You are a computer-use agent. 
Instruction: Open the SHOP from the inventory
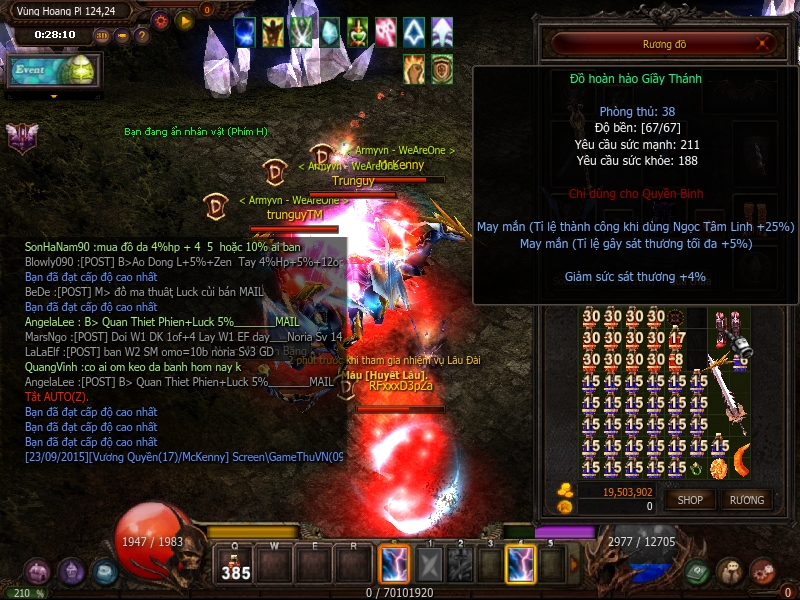coord(690,499)
